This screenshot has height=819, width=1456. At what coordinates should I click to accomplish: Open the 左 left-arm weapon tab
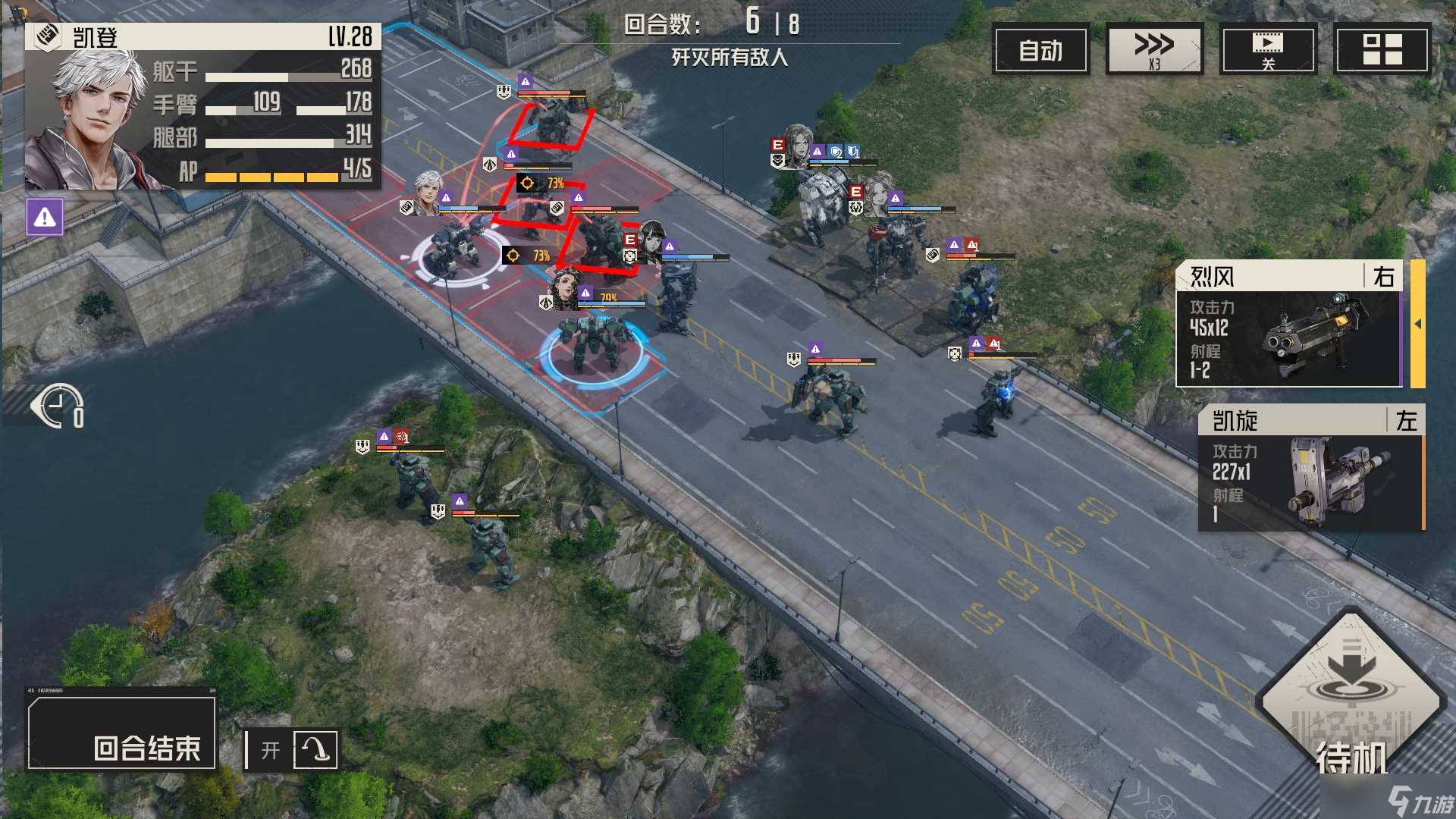tap(1407, 421)
